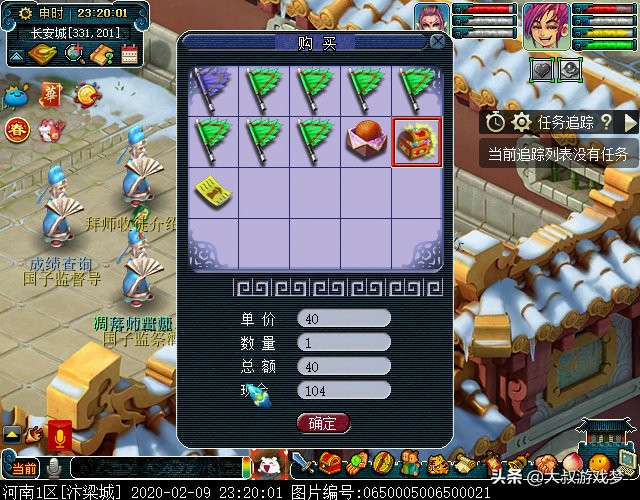Open the world map magnifier icon
The image size is (640, 500).
72,55
